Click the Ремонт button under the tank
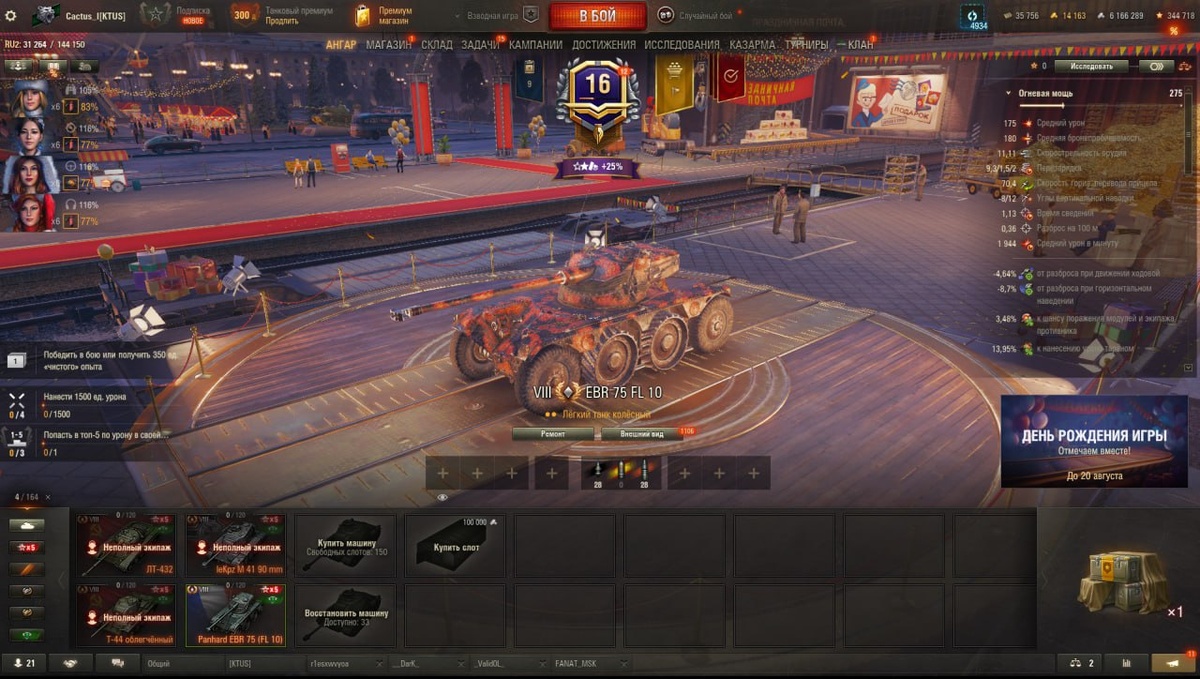 553,434
